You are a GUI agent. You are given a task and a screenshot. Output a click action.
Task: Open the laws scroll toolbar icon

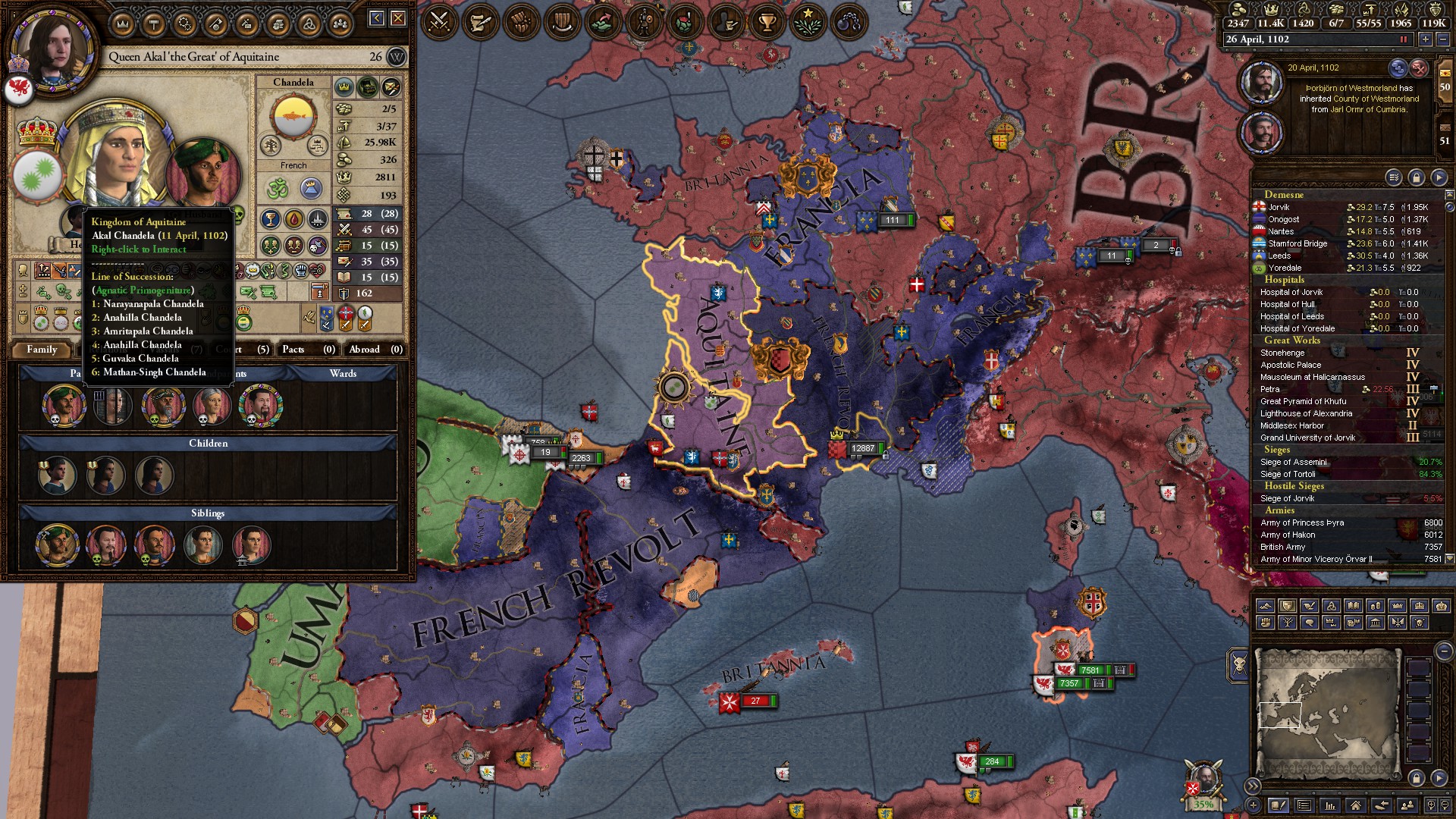point(479,20)
